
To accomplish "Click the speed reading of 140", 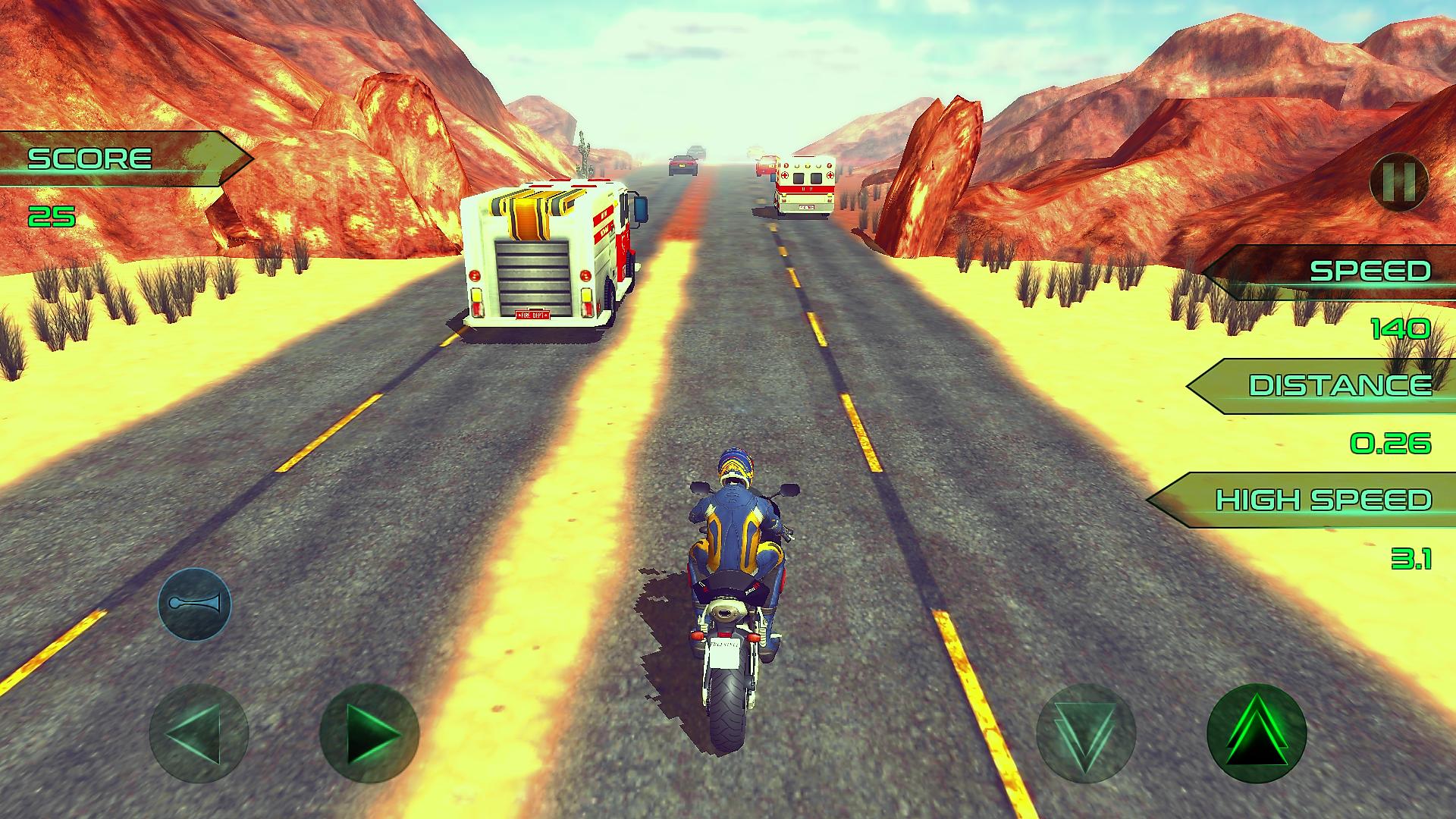I will click(1401, 329).
